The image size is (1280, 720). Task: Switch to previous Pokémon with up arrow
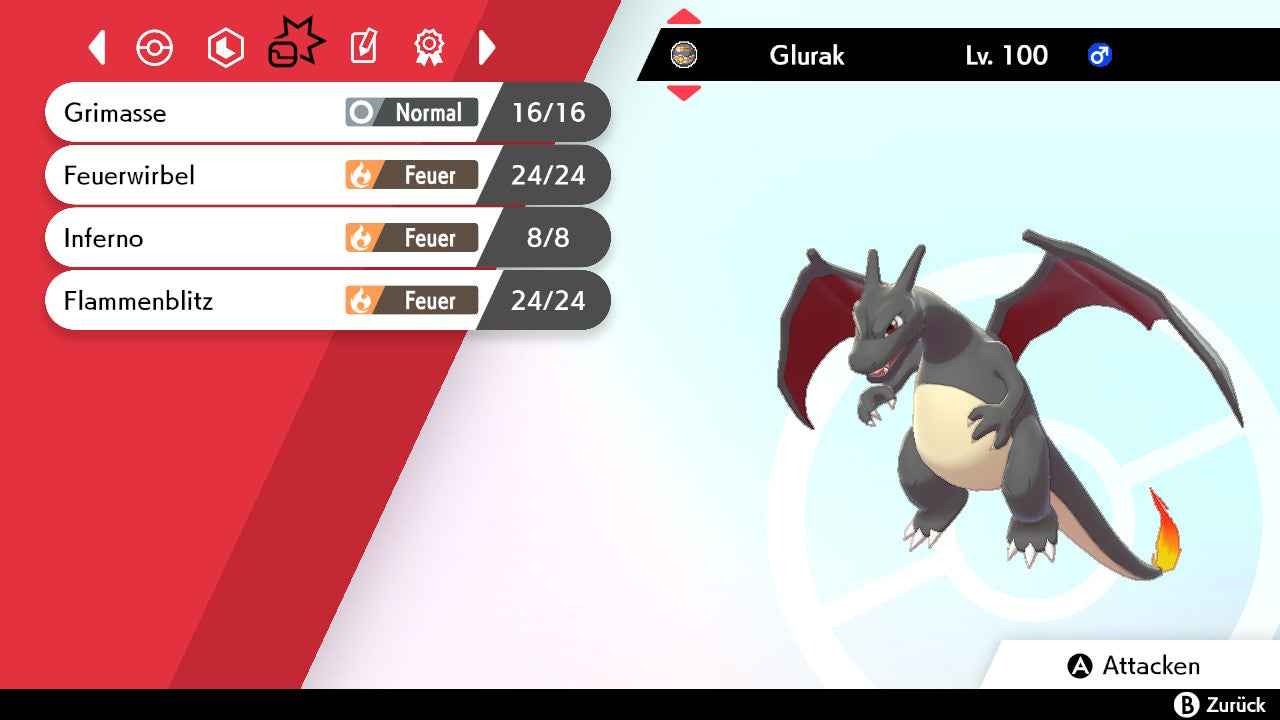pos(684,16)
